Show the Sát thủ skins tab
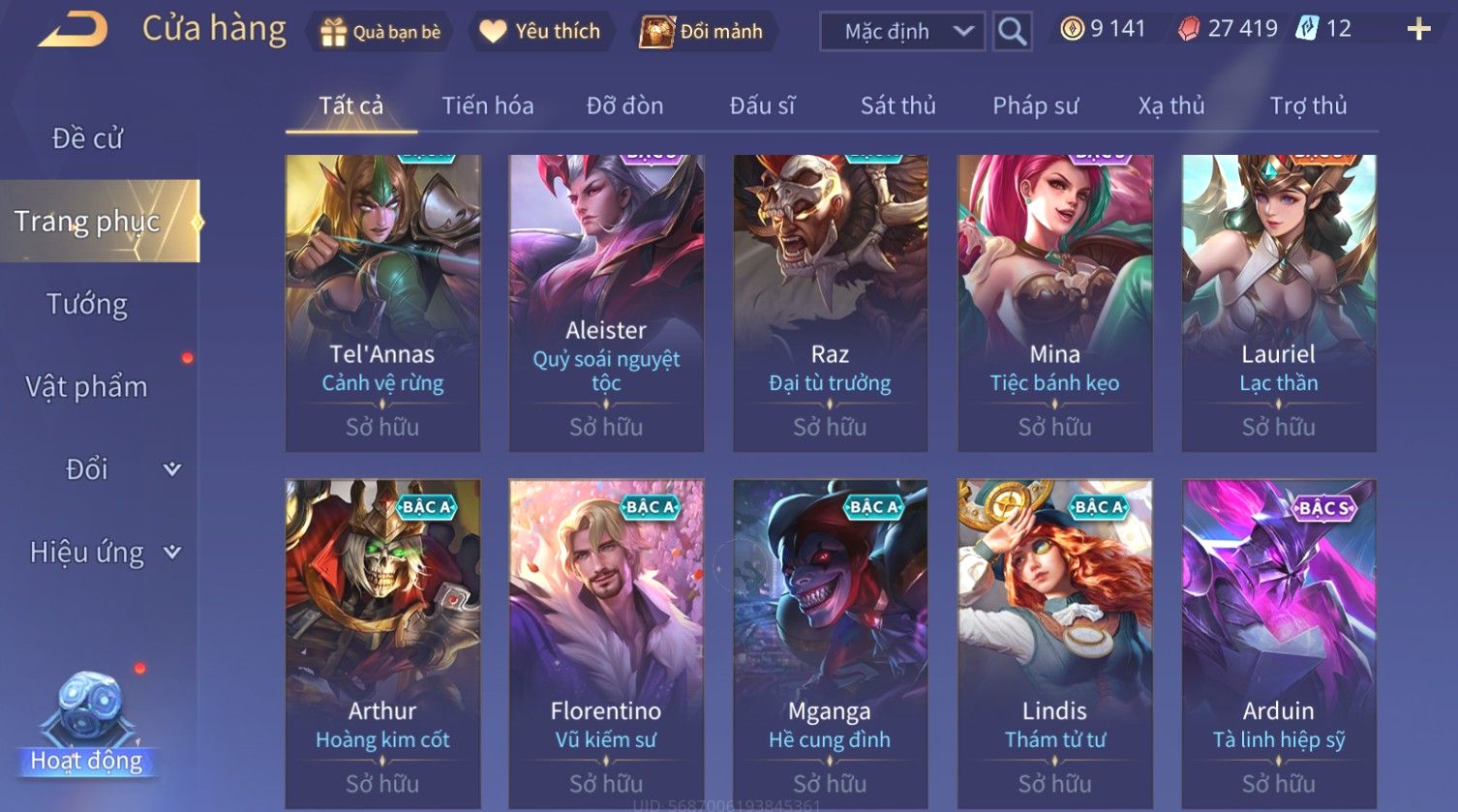The height and width of the screenshot is (812, 1458). tap(897, 105)
